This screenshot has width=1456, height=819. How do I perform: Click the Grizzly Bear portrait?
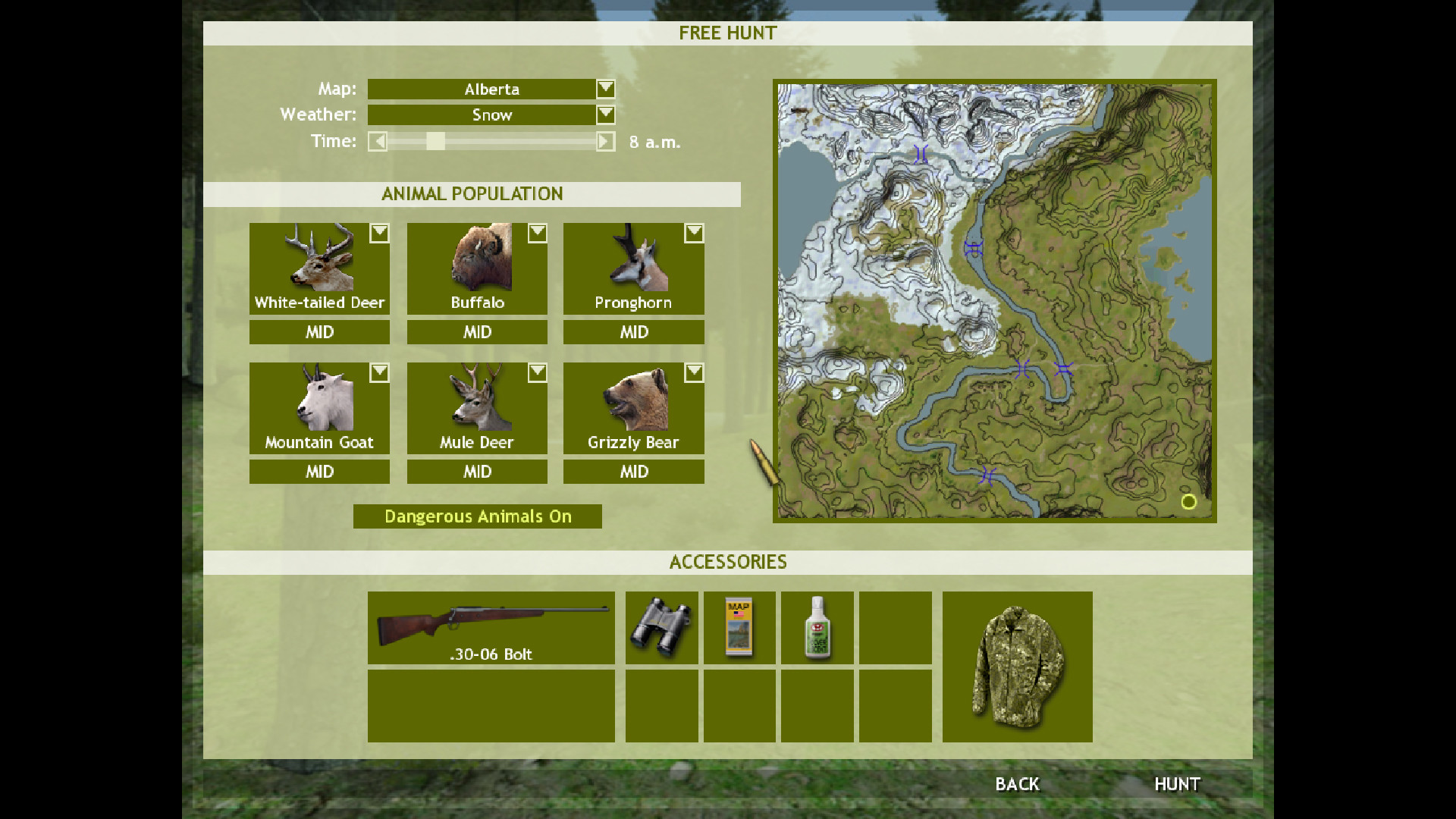click(632, 402)
